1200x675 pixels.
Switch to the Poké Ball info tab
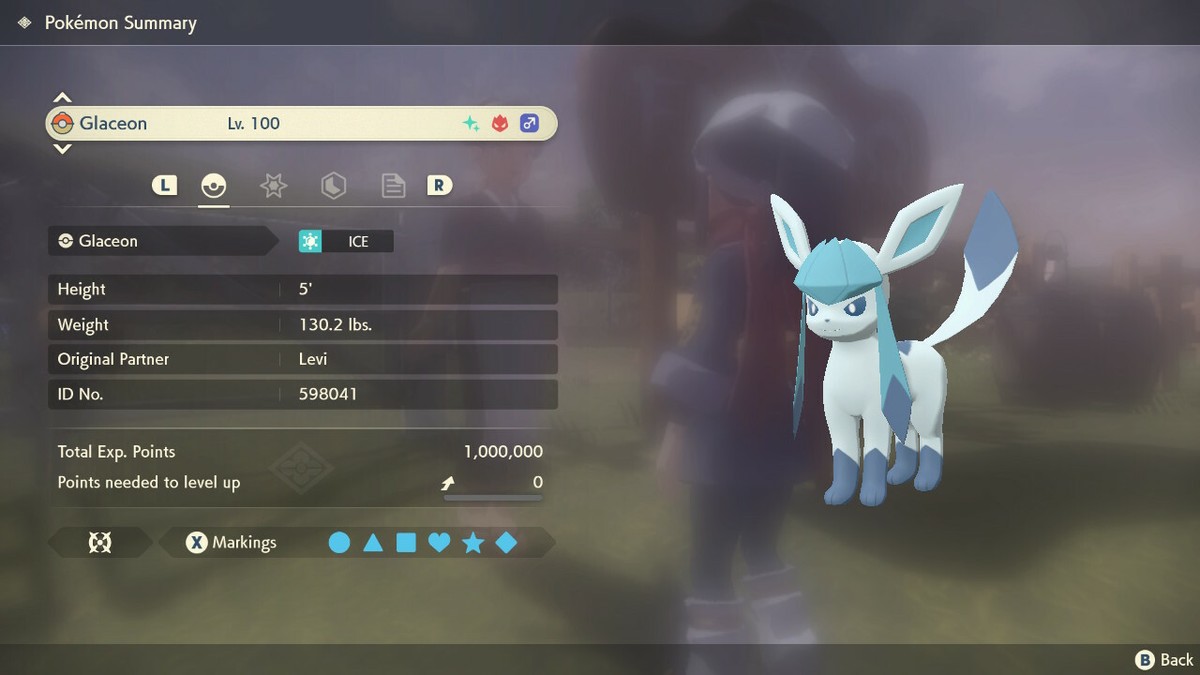[214, 185]
